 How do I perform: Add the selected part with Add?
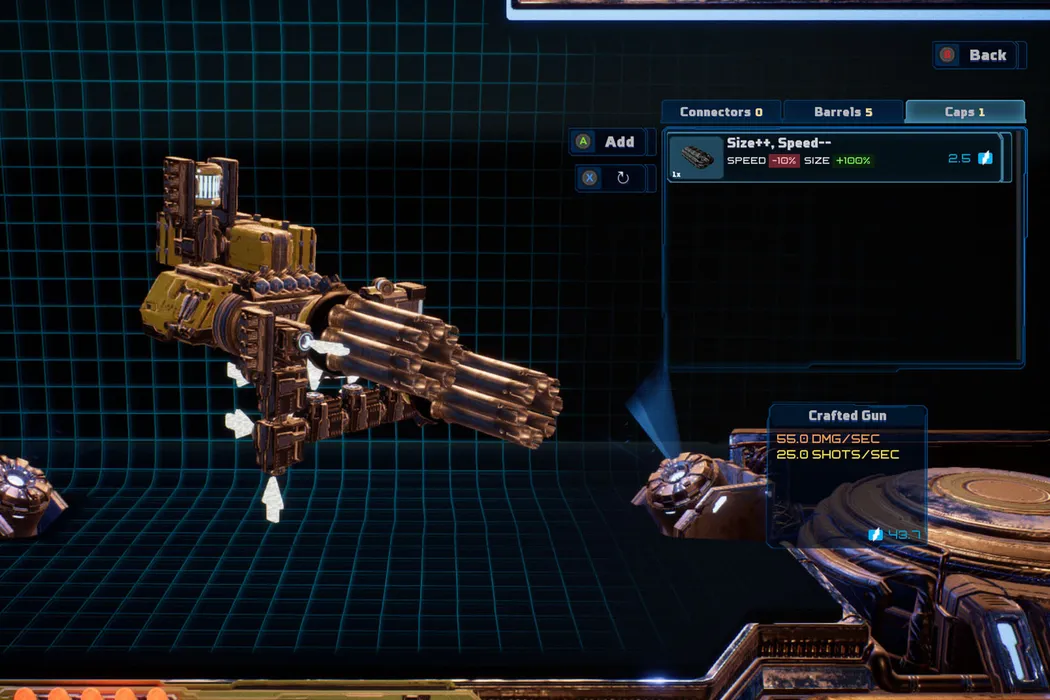(x=607, y=142)
